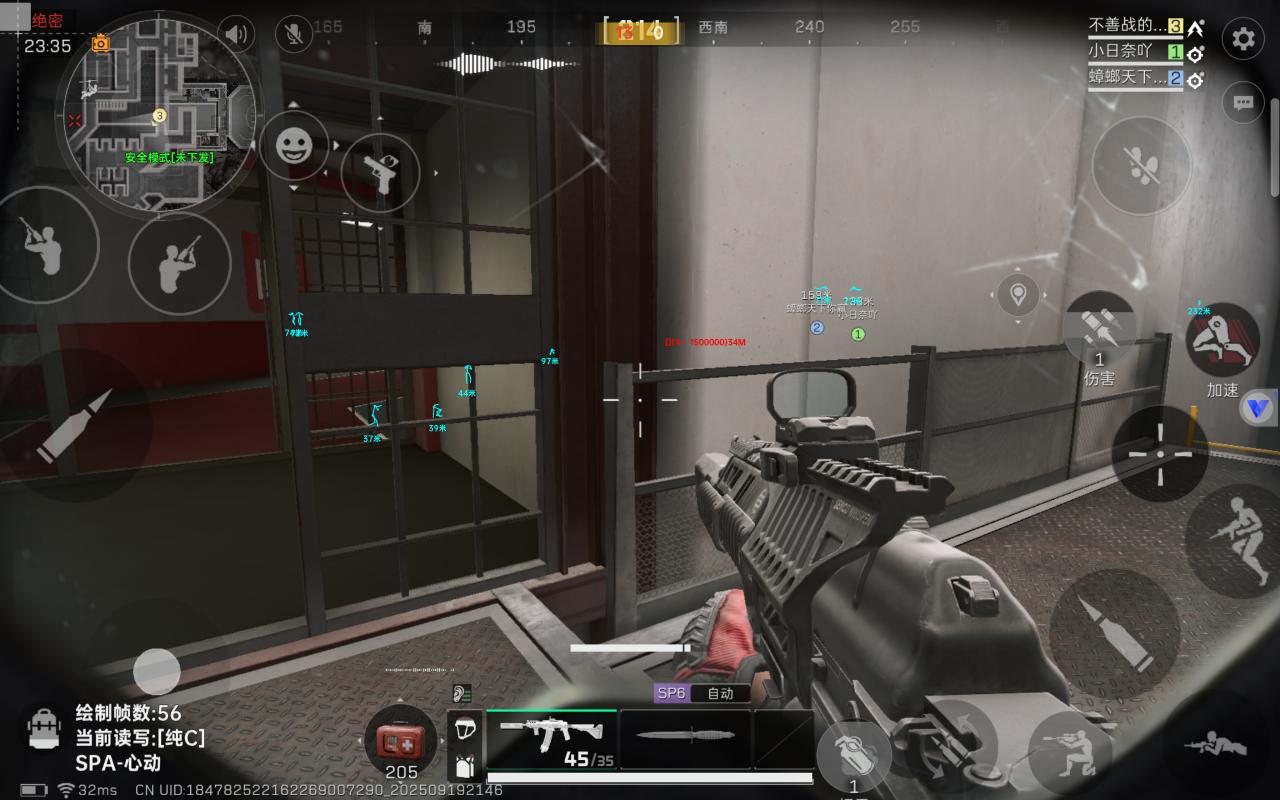
Task: Open the backpack inventory icon
Action: tap(44, 730)
